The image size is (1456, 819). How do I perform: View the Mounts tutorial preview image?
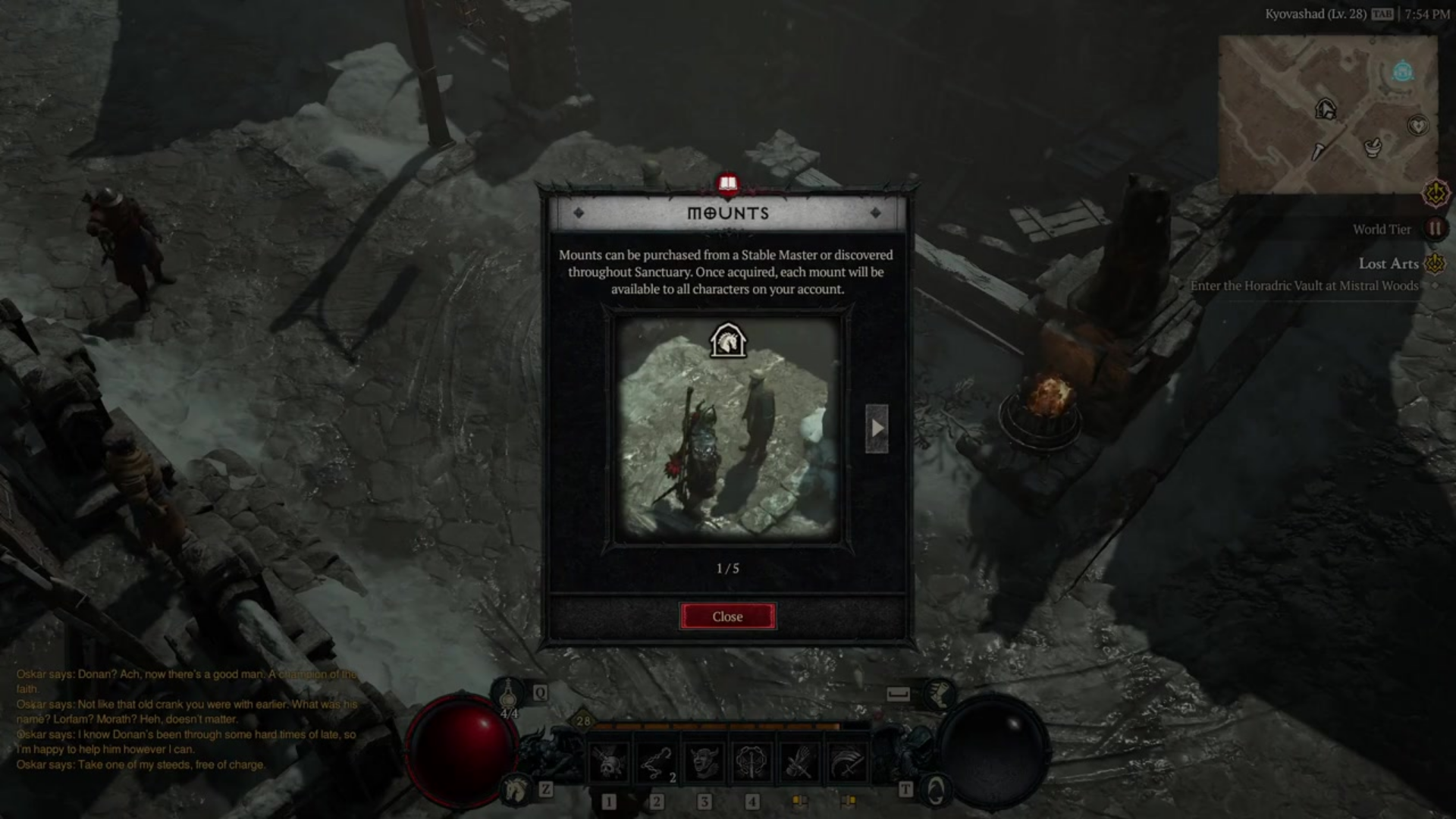727,428
